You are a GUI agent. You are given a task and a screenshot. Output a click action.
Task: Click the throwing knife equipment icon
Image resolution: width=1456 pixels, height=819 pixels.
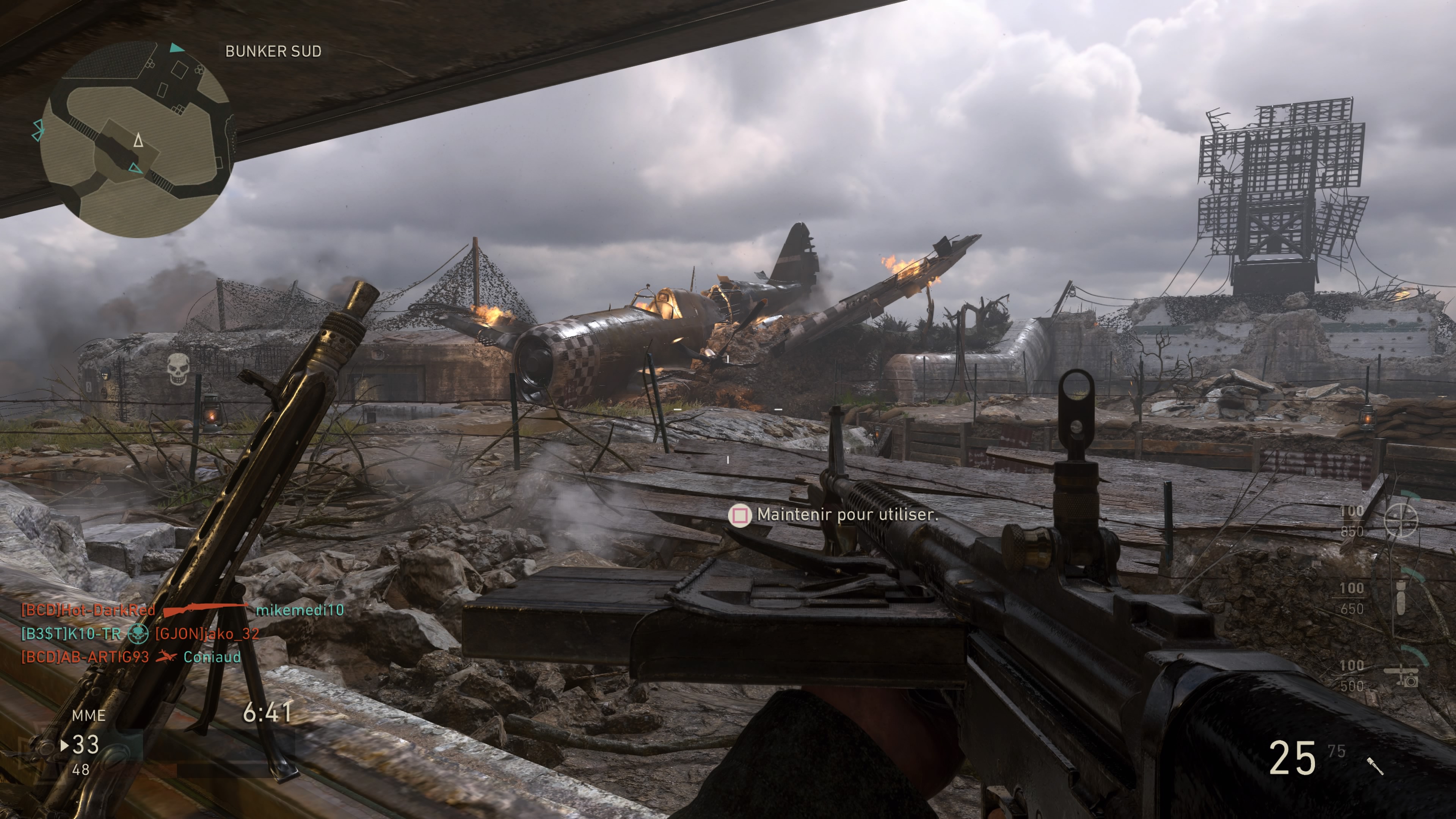(1375, 766)
